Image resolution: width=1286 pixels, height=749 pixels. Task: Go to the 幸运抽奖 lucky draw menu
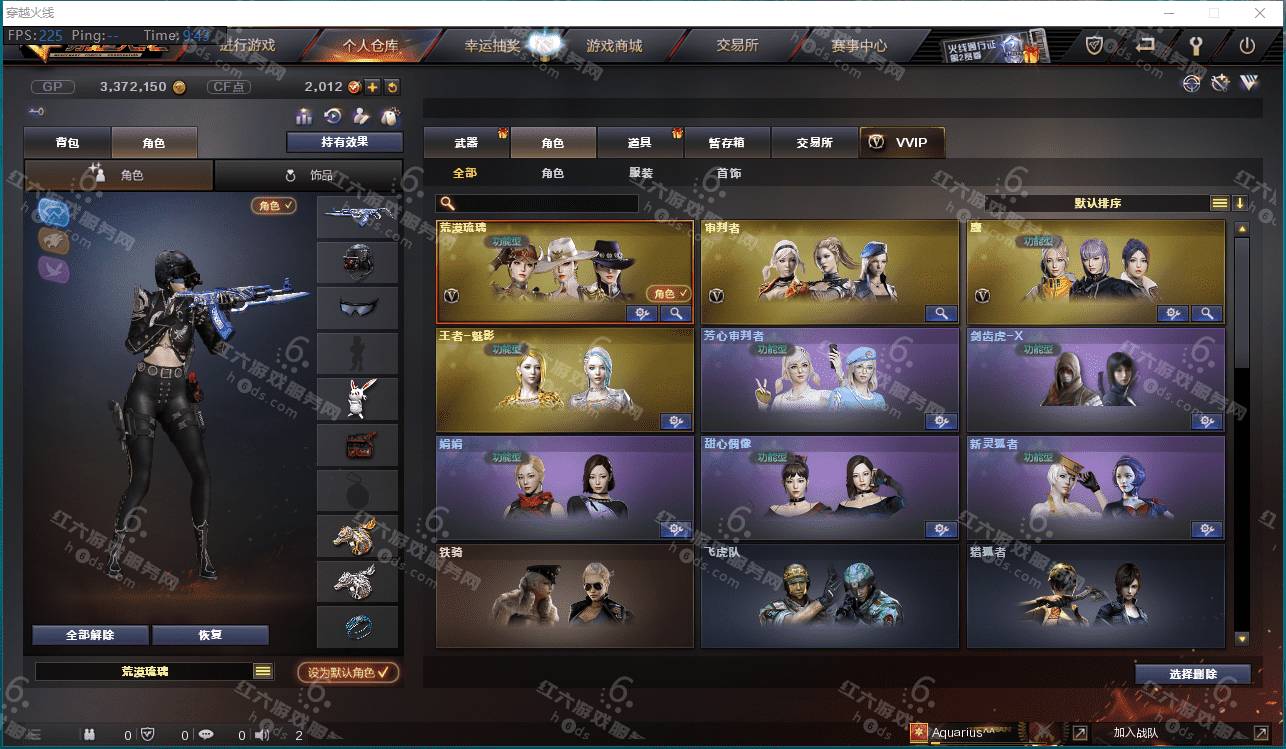[x=491, y=46]
